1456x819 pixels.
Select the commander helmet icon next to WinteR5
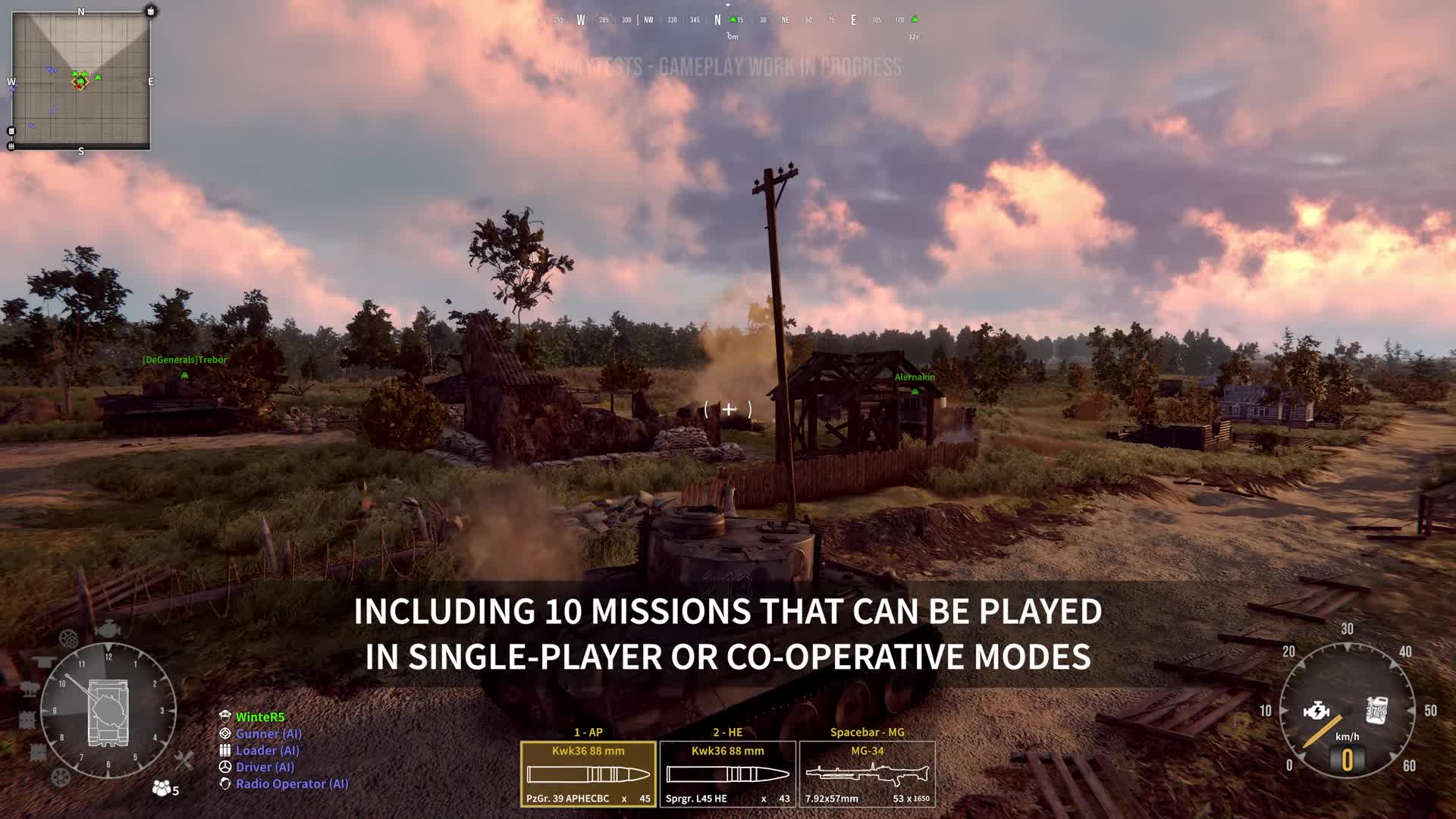[225, 717]
